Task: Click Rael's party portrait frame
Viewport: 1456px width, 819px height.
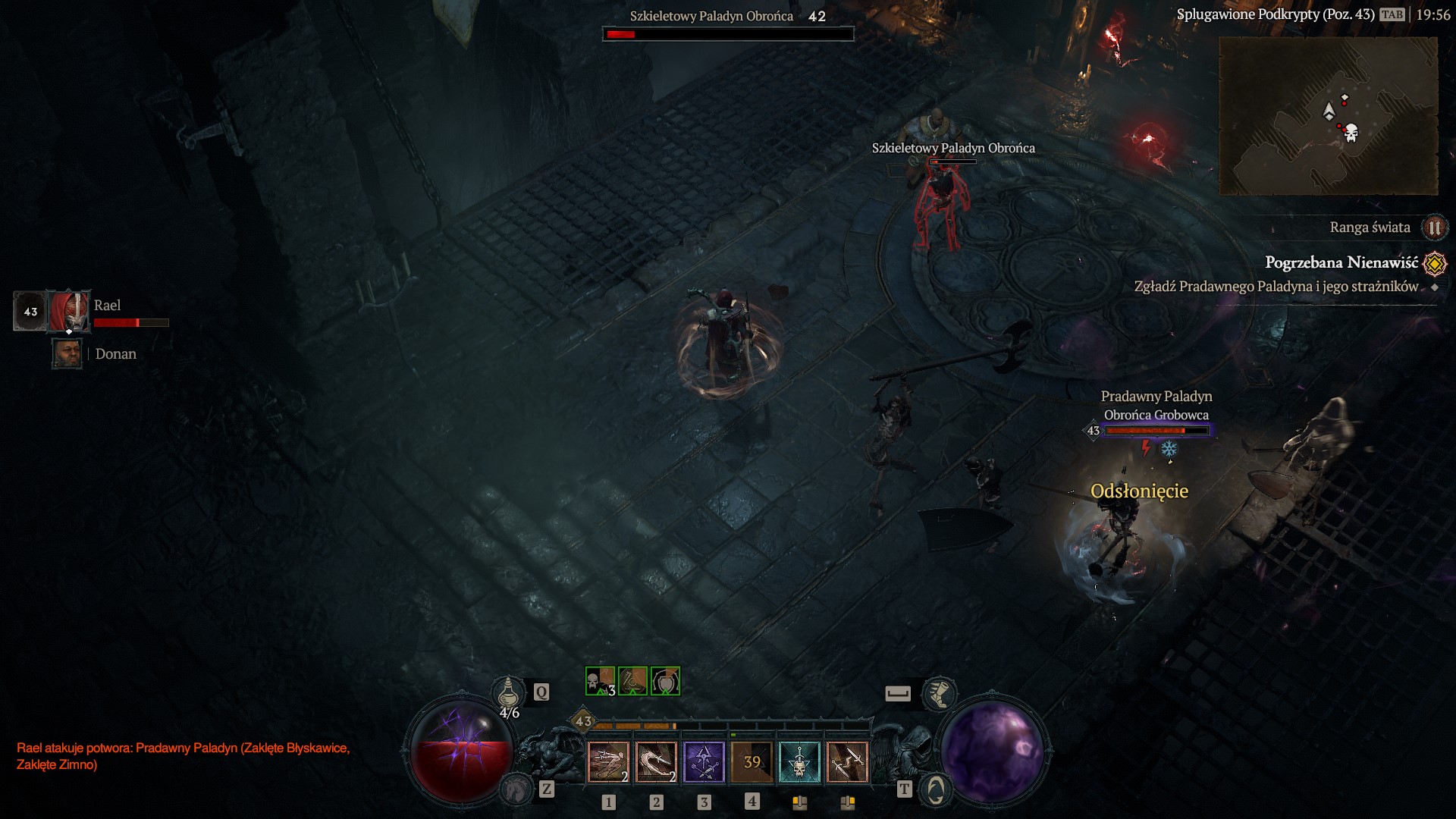Action: pos(68,311)
